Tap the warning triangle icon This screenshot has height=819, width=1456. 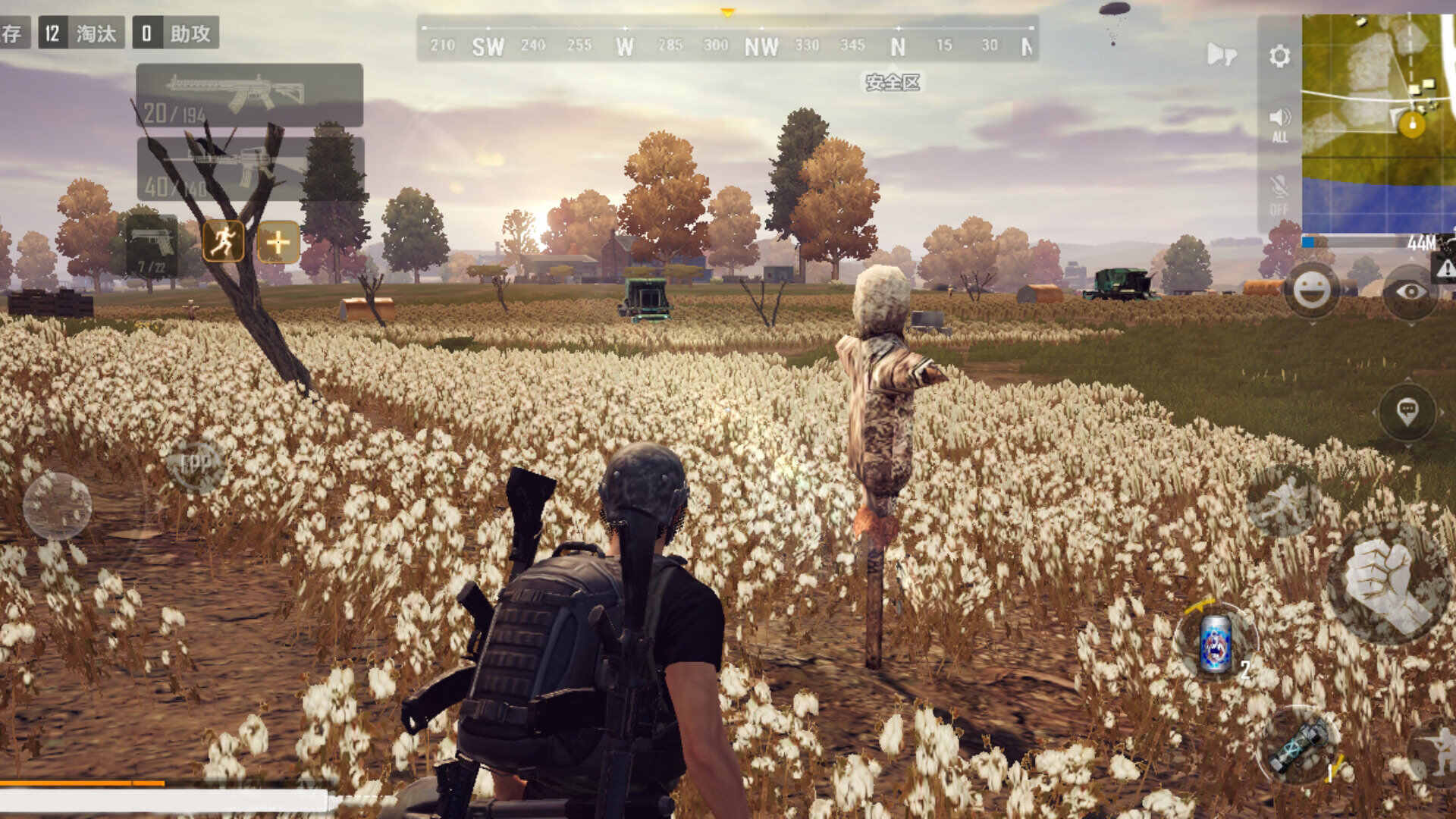click(x=1445, y=267)
